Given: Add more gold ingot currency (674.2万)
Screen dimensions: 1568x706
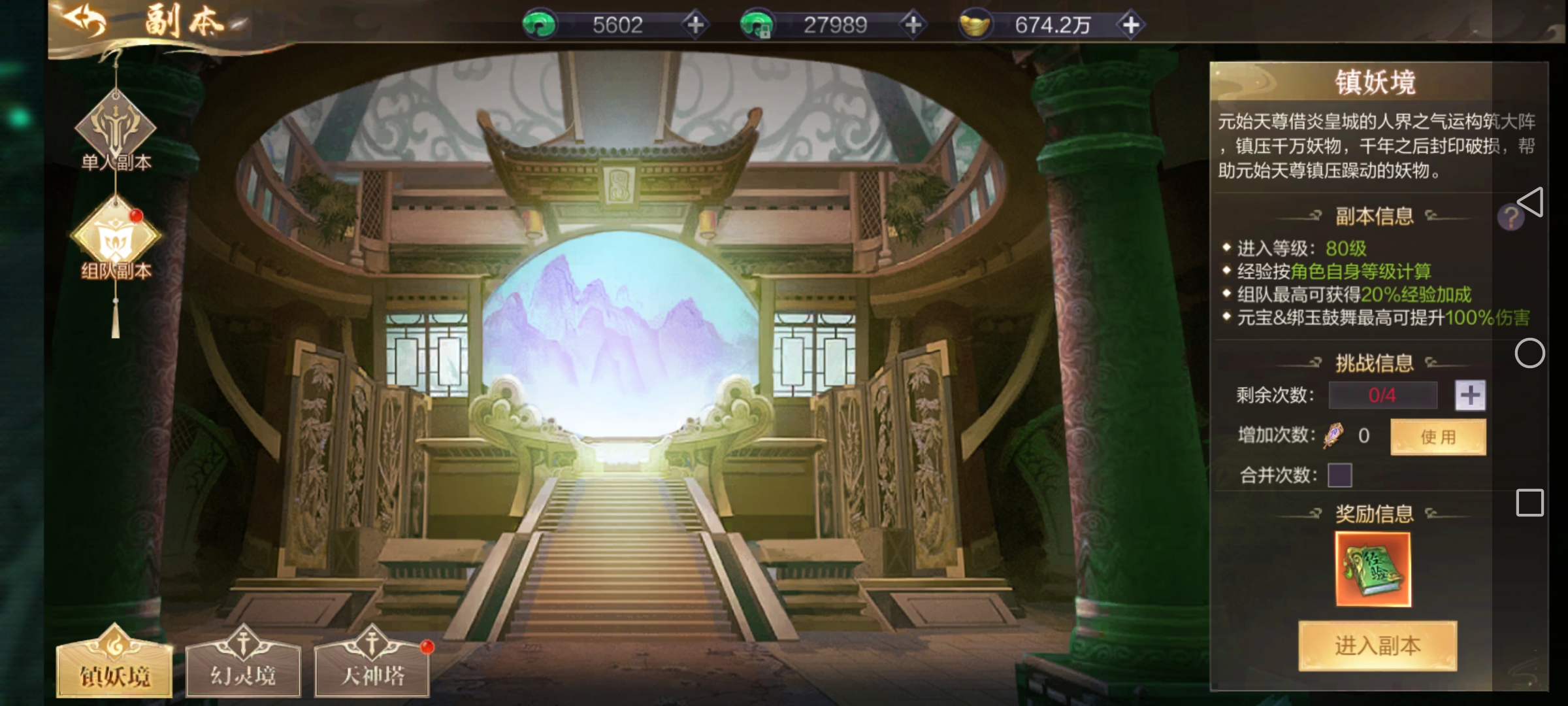Looking at the screenshot, I should 1131,25.
